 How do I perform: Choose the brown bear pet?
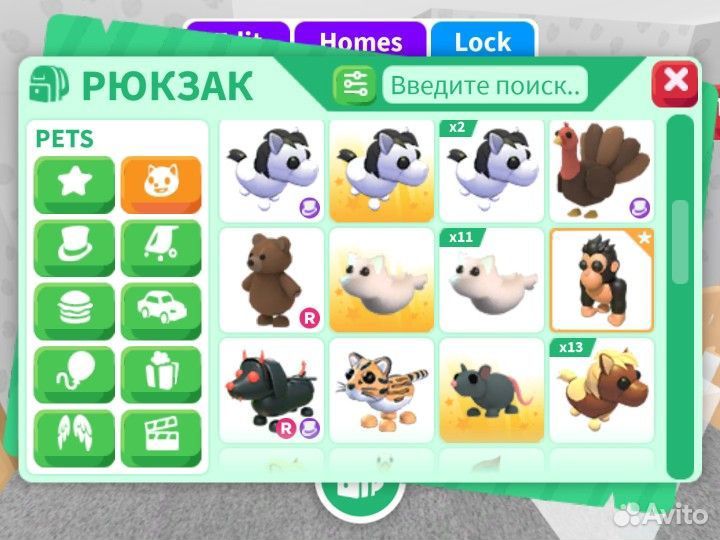271,281
